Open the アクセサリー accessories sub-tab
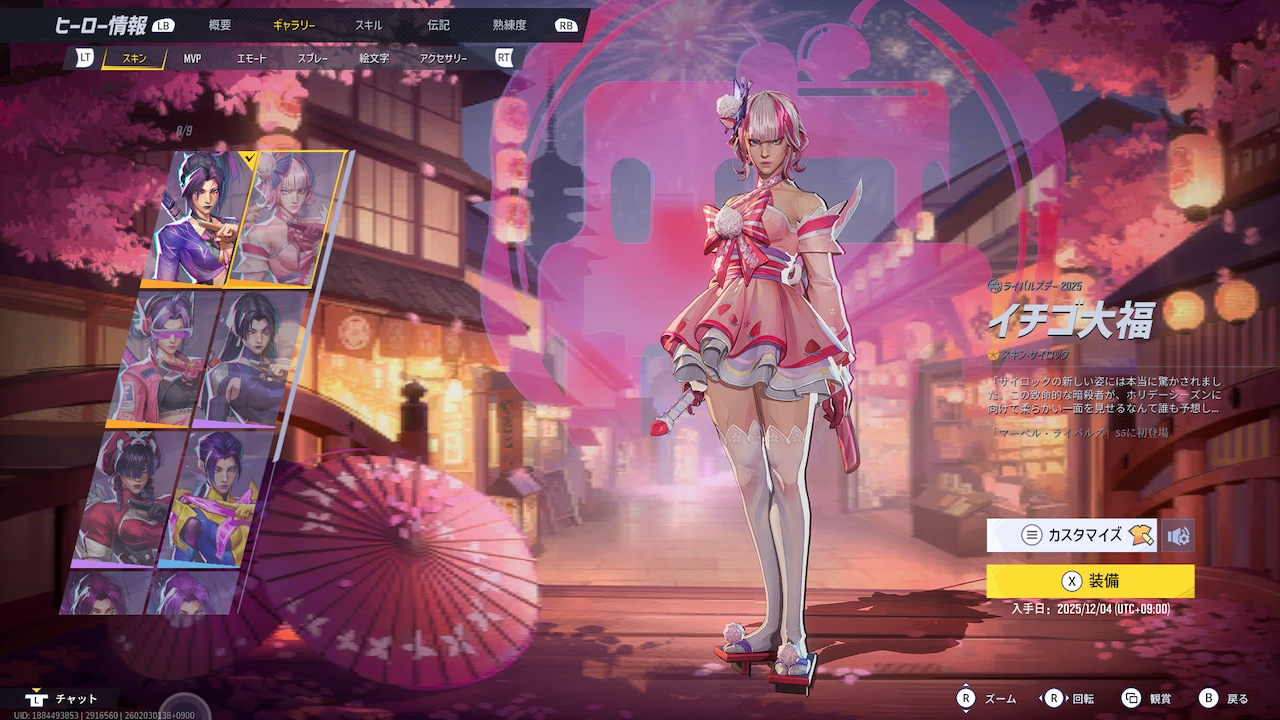Viewport: 1280px width, 720px height. [x=443, y=59]
